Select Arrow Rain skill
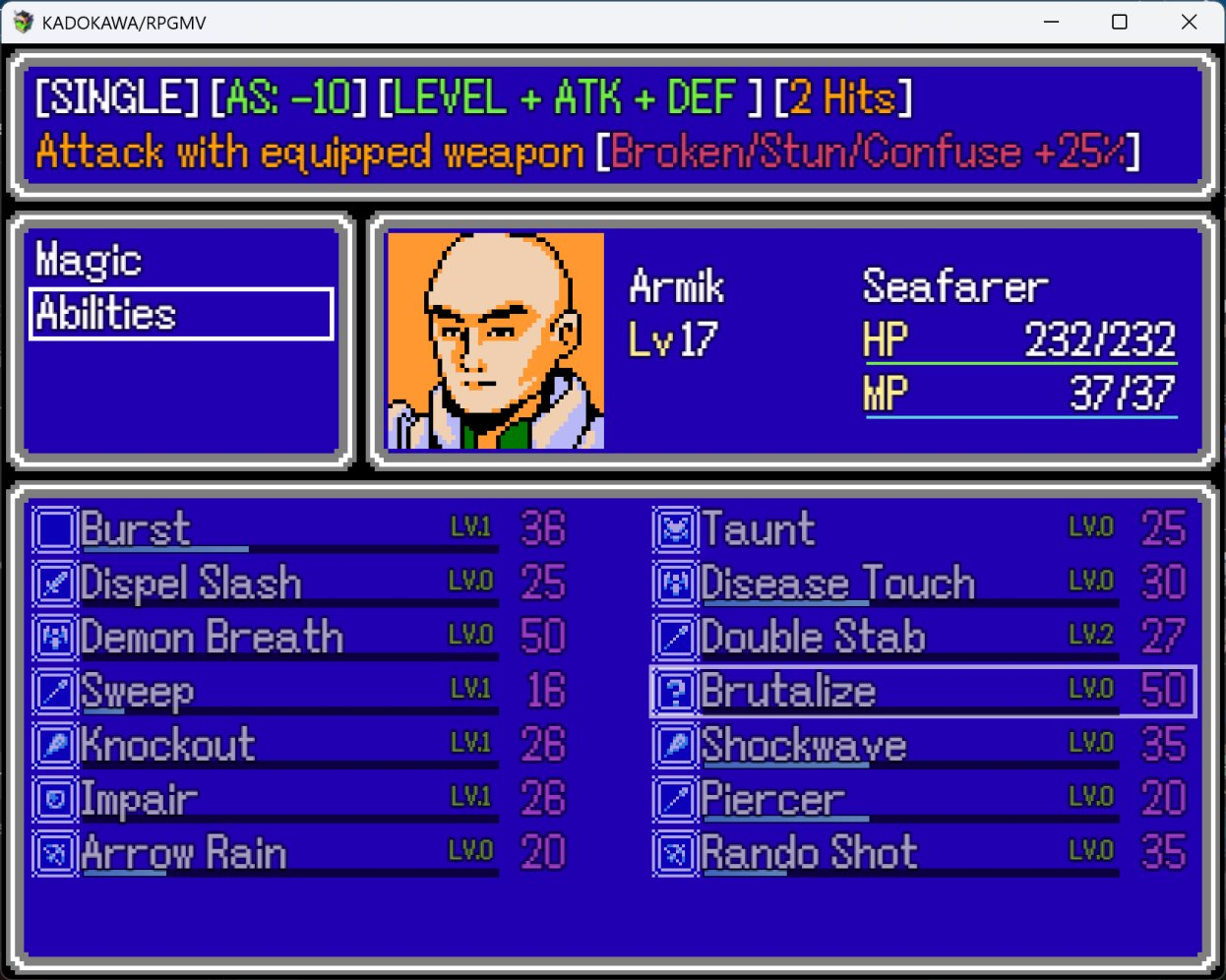This screenshot has height=980, width=1226. 266,852
